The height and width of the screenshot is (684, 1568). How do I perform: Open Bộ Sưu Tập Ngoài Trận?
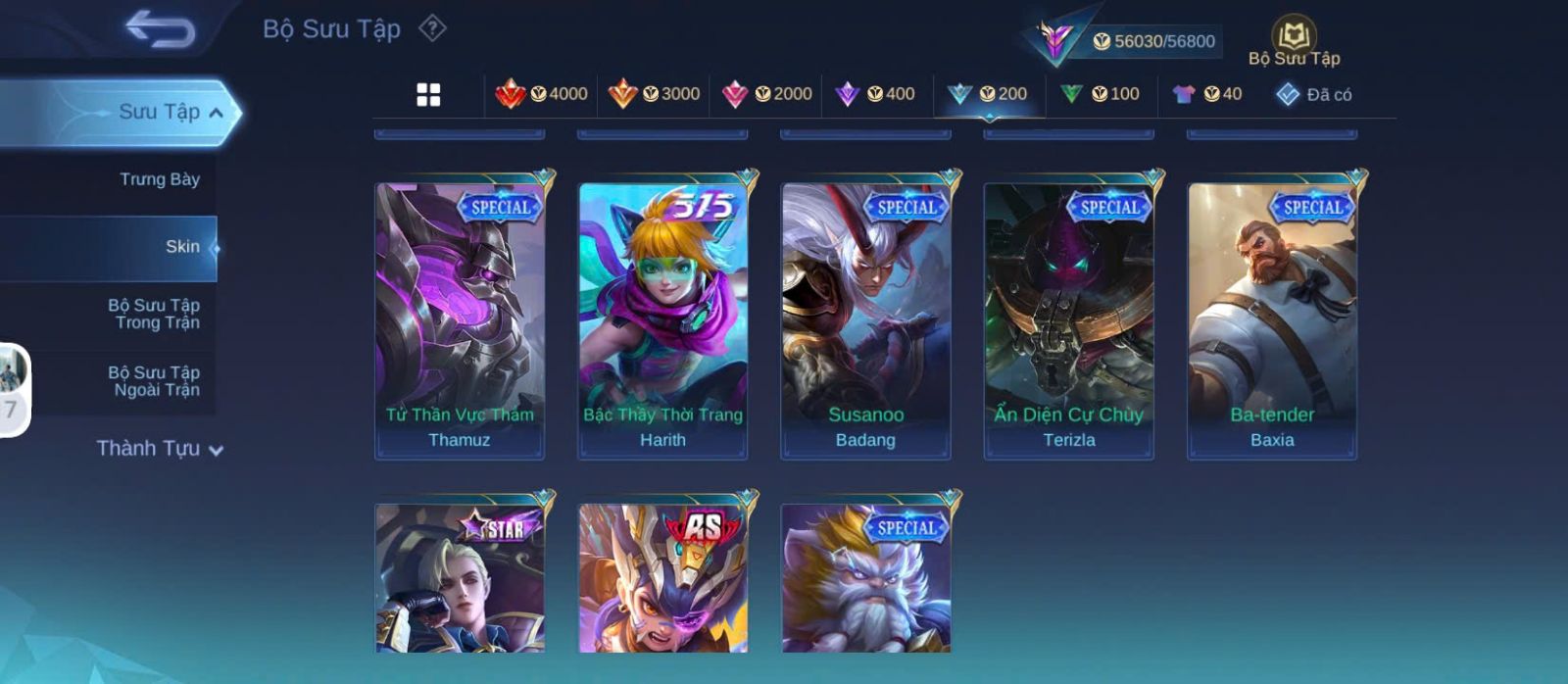pyautogui.click(x=154, y=381)
